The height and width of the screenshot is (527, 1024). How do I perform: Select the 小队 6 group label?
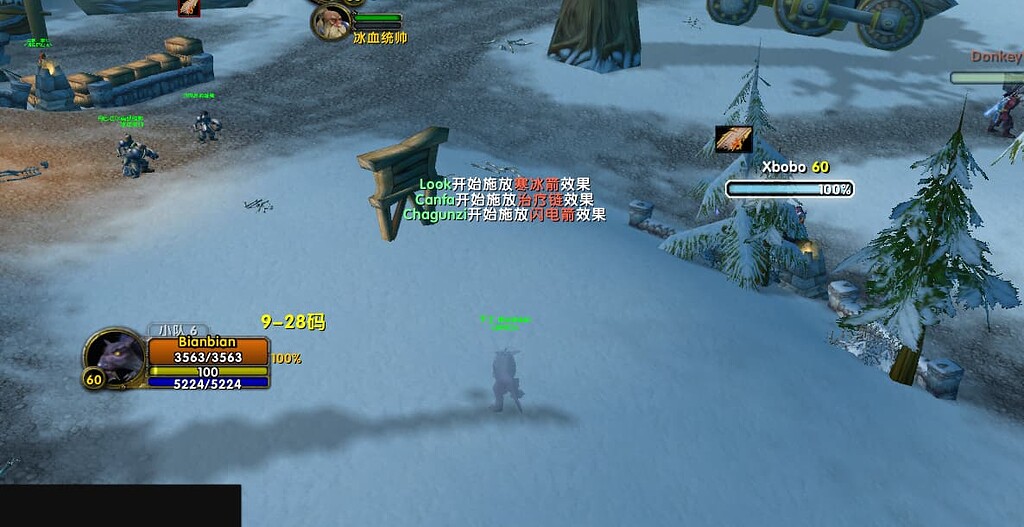(x=179, y=330)
